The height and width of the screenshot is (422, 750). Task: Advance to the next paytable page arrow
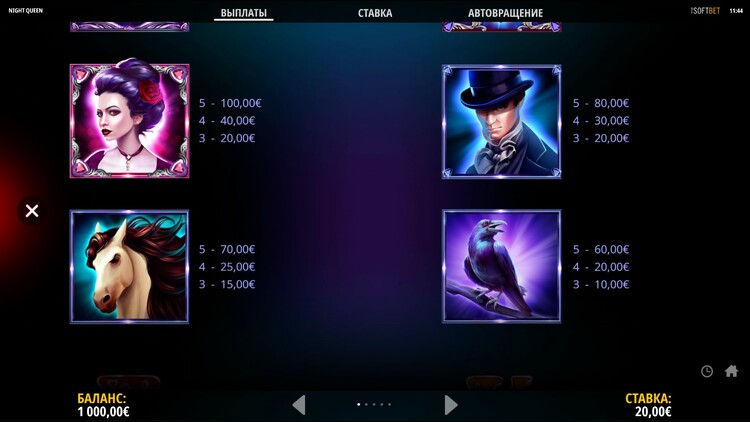(x=451, y=404)
